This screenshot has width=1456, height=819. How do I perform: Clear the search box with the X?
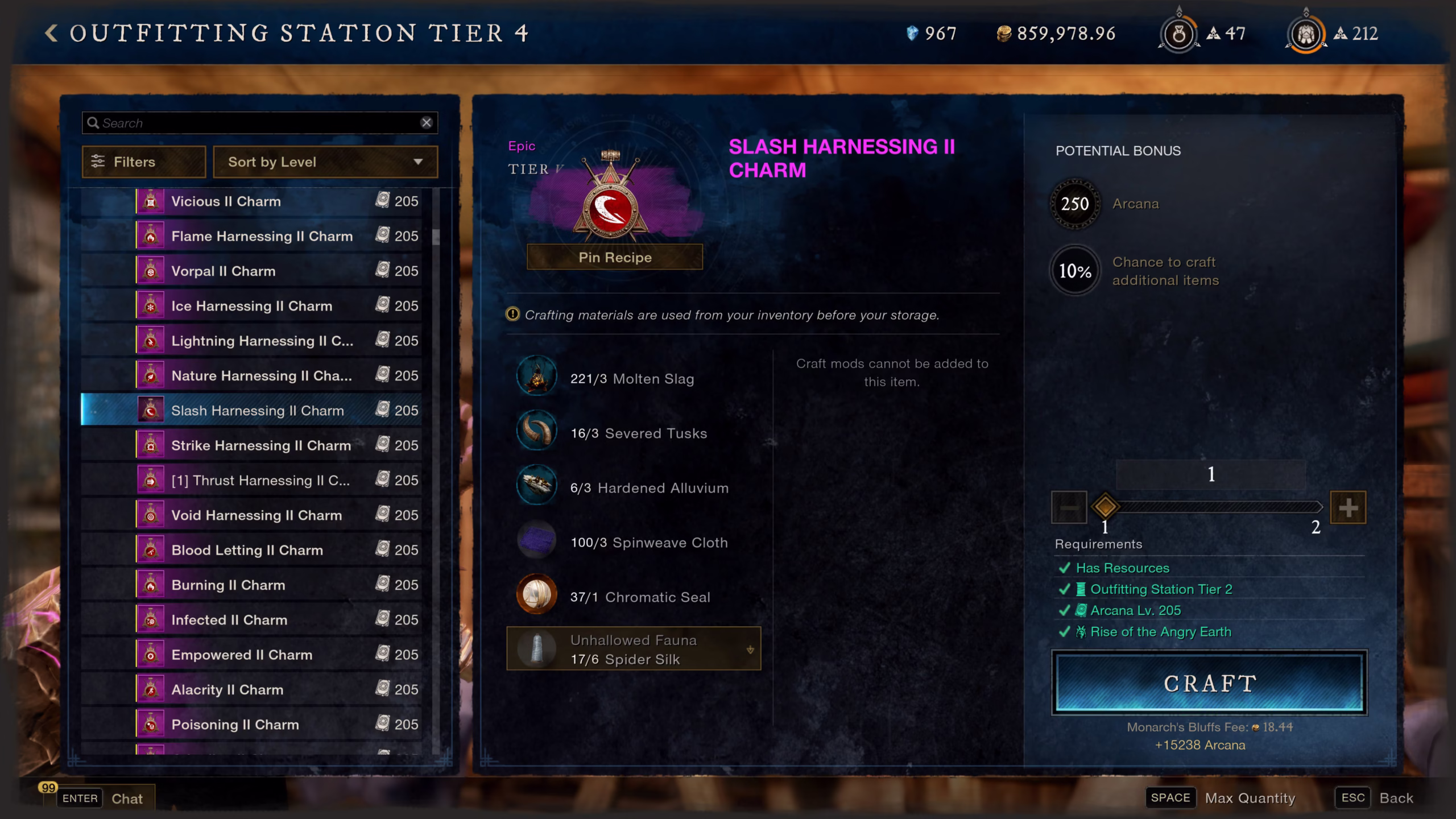coord(426,123)
